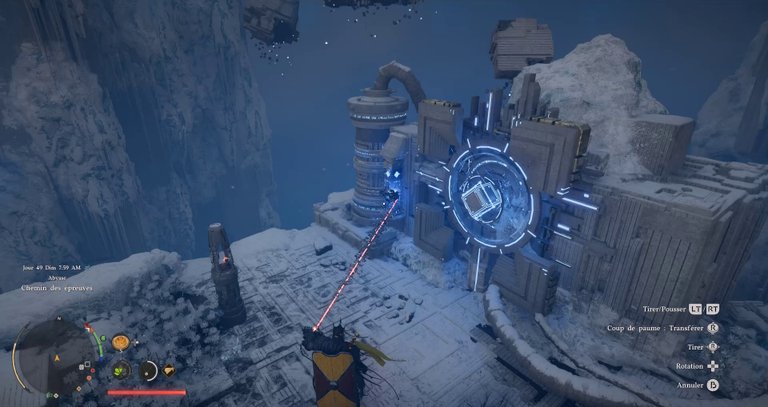768x407 pixels.
Task: Select the orange pumpkin item icon
Action: [x=120, y=343]
